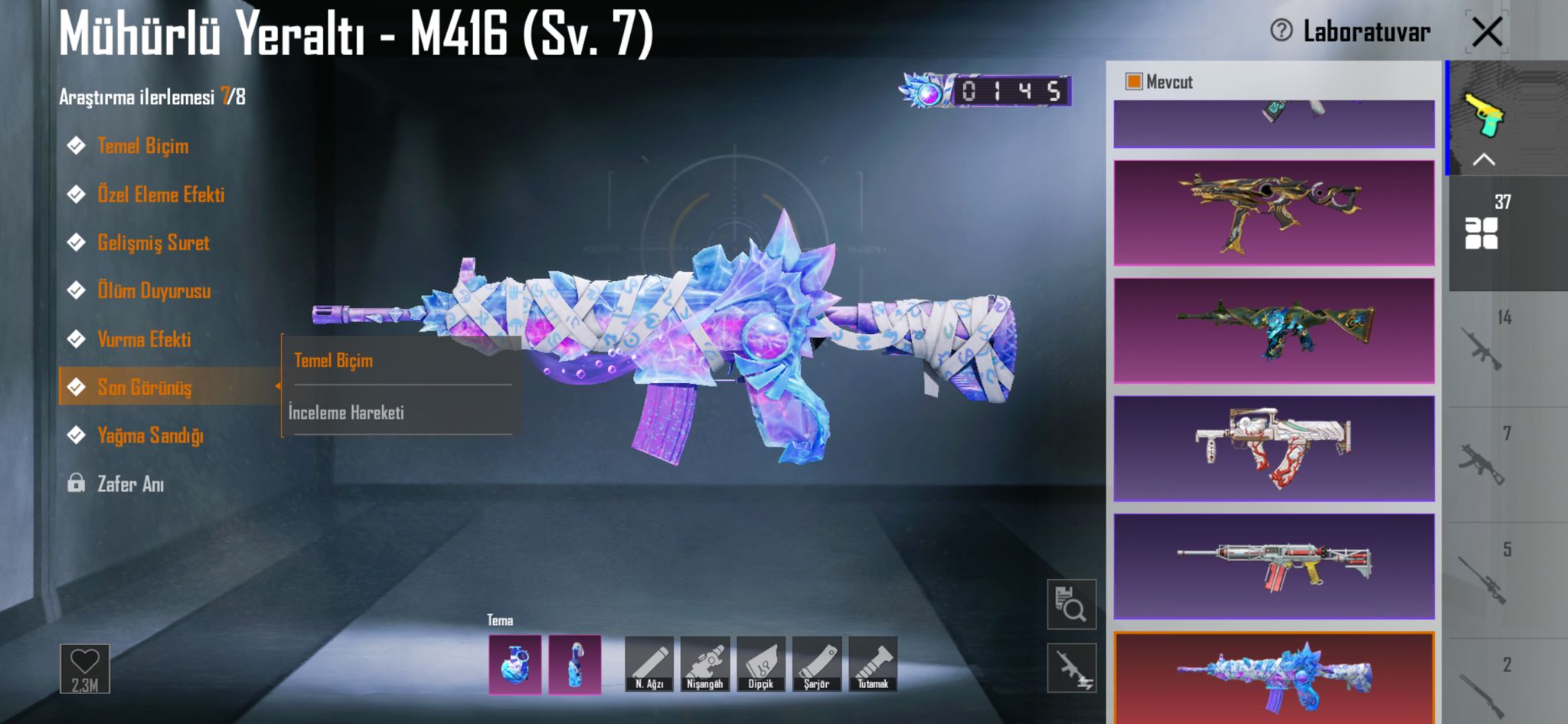Select Temel Biçim in the upgrade list
Image resolution: width=1568 pixels, height=724 pixels.
(142, 146)
